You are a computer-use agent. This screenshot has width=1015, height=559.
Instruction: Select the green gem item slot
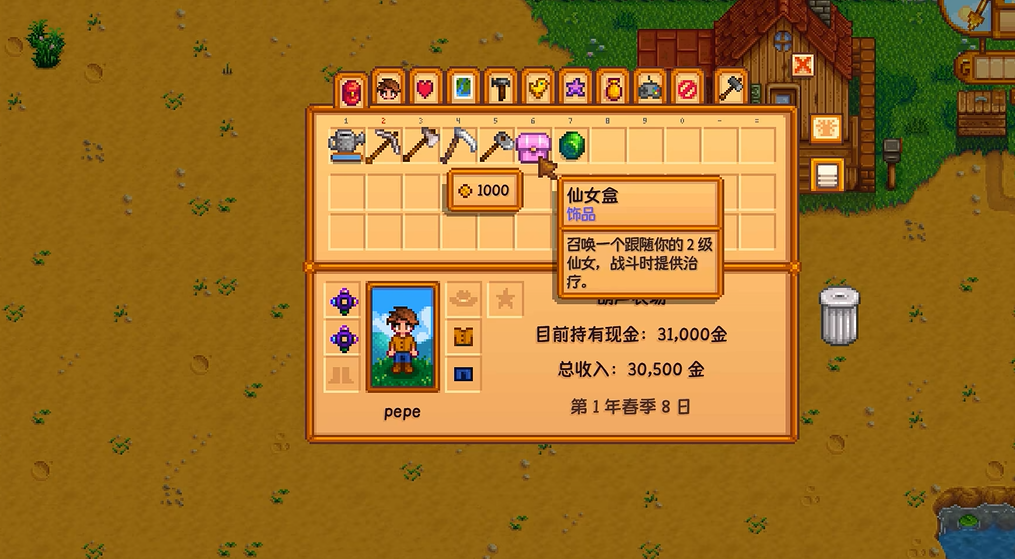tap(572, 146)
